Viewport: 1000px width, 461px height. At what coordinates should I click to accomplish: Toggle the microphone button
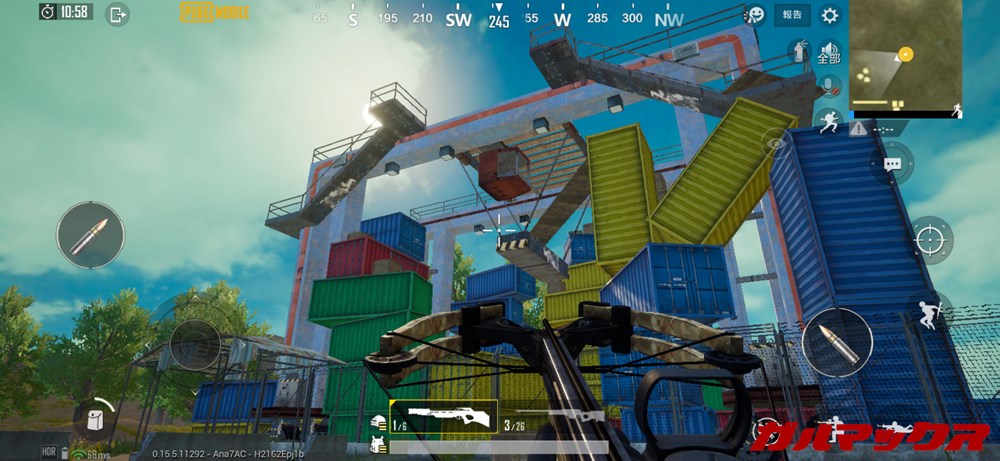coord(827,86)
